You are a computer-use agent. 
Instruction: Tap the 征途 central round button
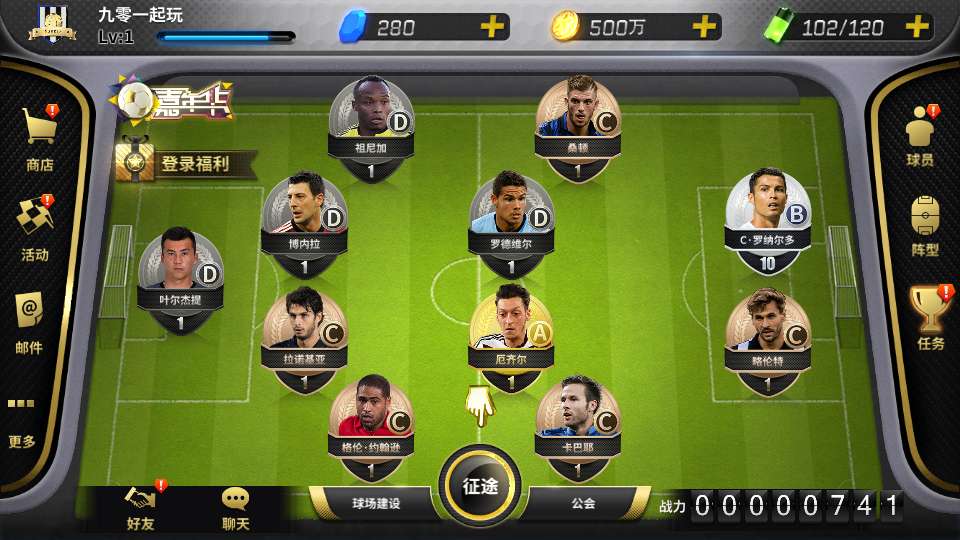click(480, 486)
